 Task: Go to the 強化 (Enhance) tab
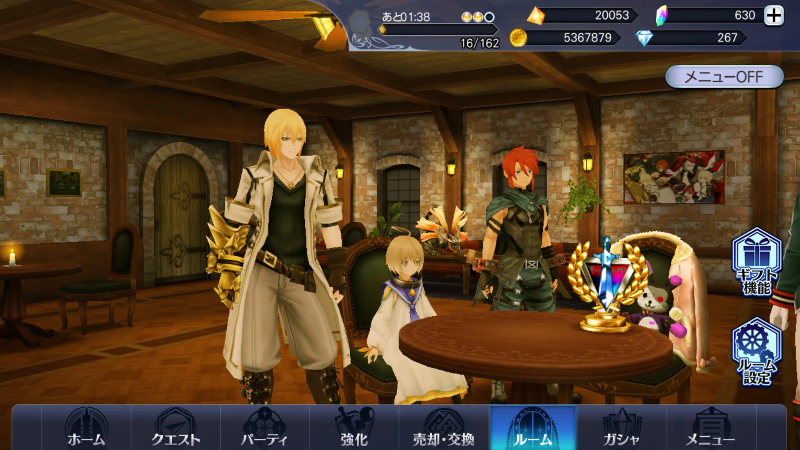pyautogui.click(x=354, y=428)
